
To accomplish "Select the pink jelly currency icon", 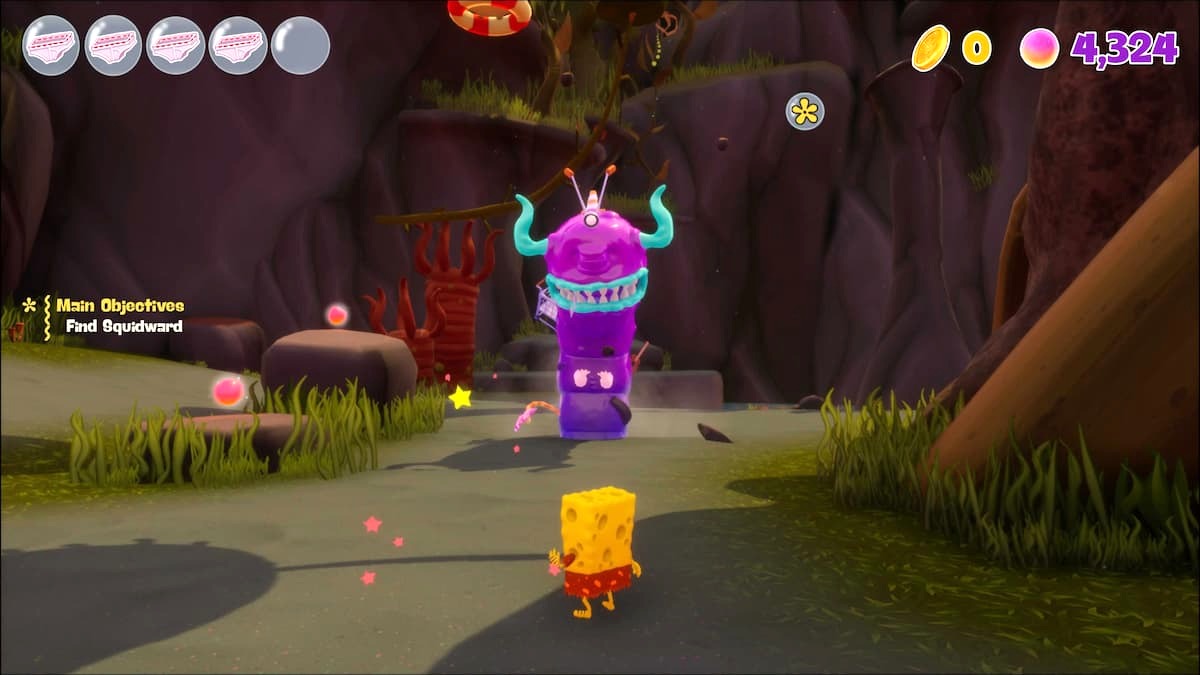I will pyautogui.click(x=1039, y=48).
